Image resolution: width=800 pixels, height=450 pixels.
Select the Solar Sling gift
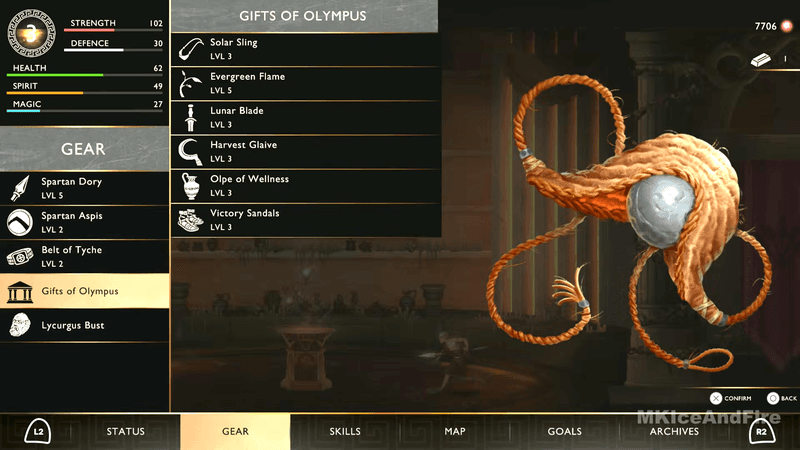[305, 49]
